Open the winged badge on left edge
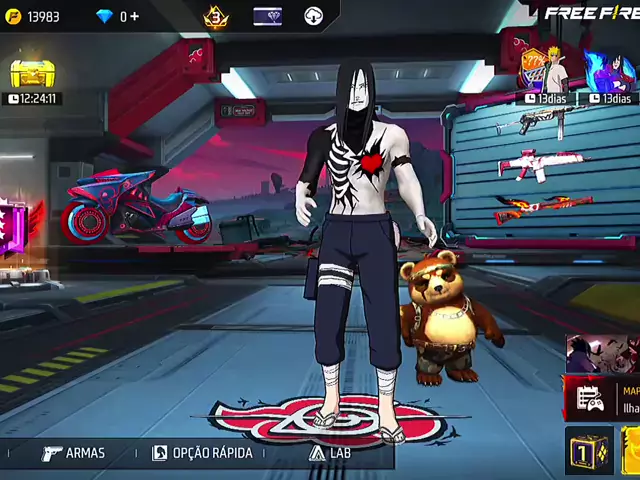Image resolution: width=640 pixels, height=480 pixels. [x=17, y=228]
